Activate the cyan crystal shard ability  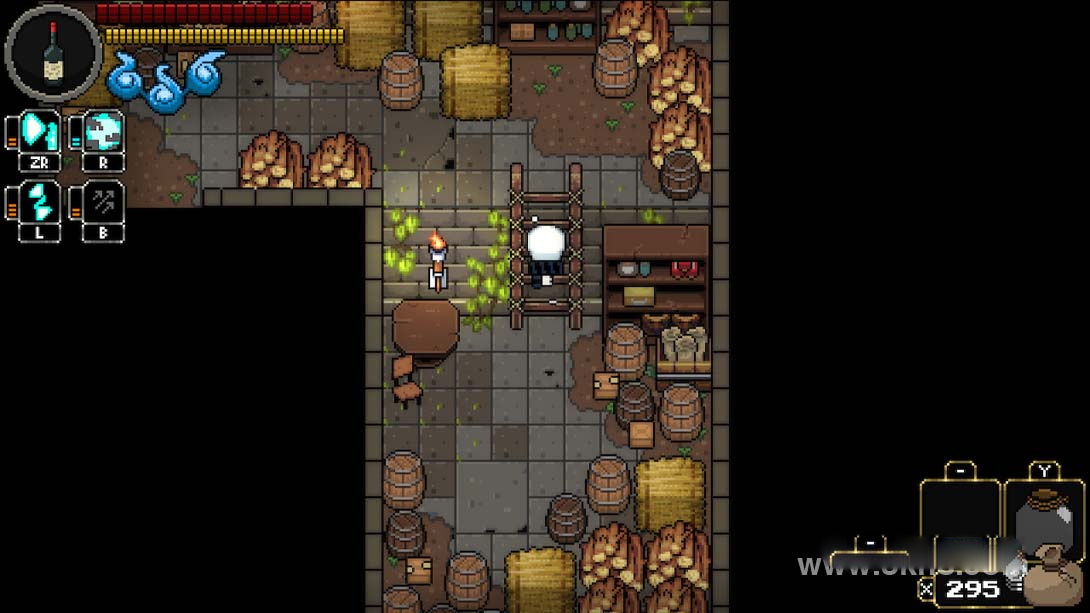tap(40, 132)
